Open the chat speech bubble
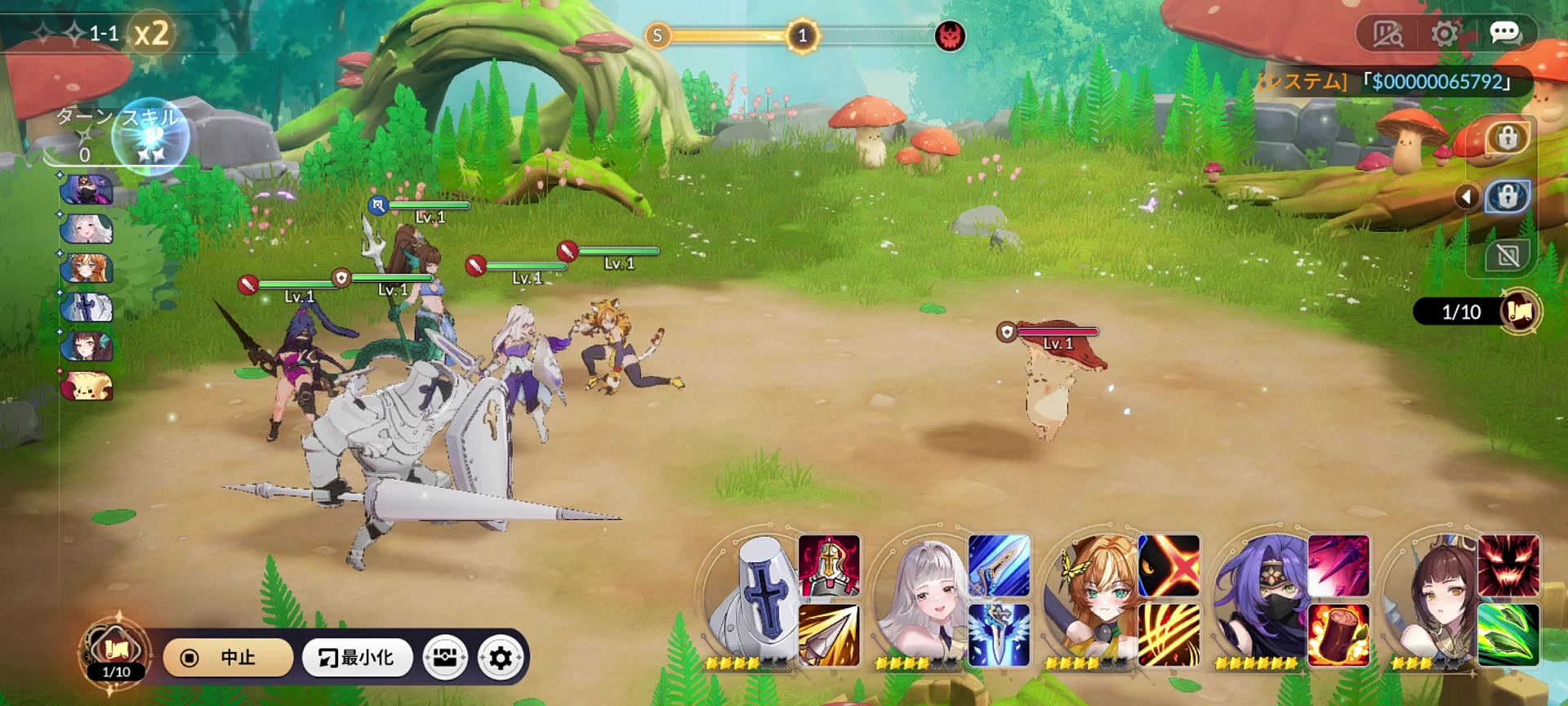This screenshot has width=1568, height=706. click(1504, 34)
